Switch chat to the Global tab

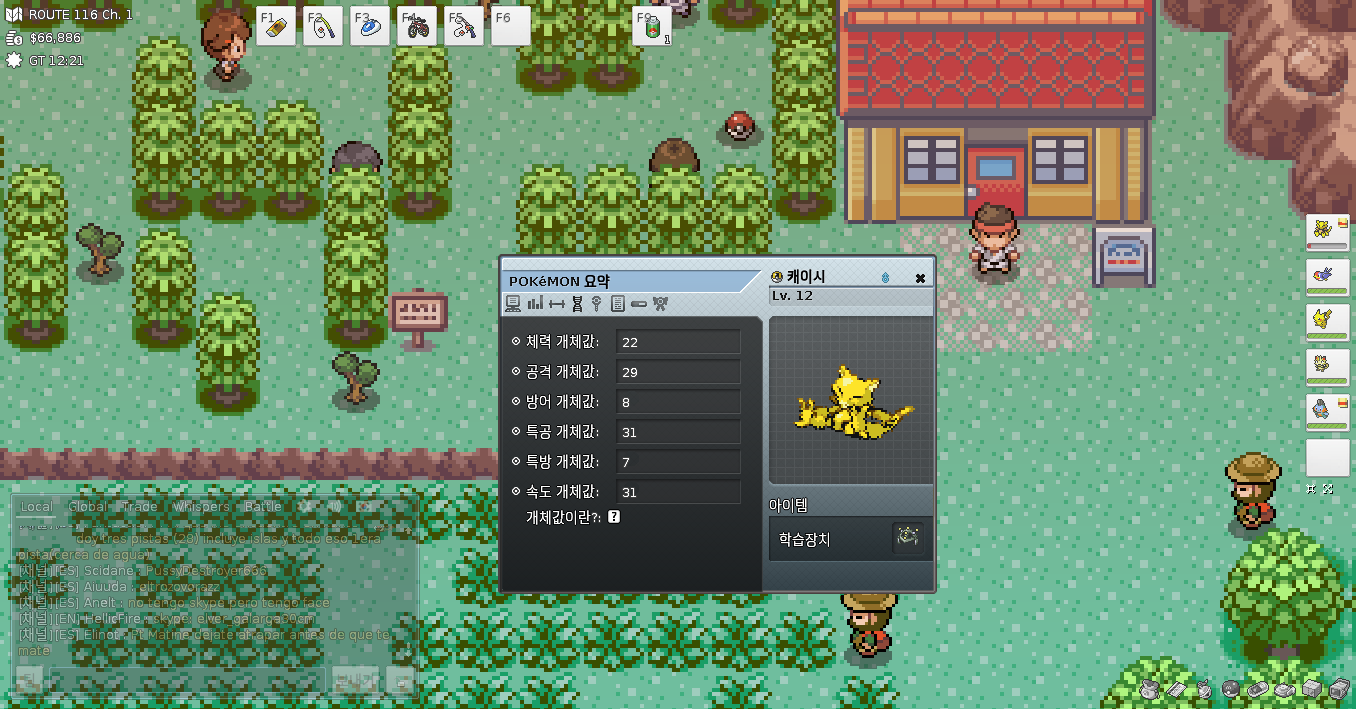point(88,506)
